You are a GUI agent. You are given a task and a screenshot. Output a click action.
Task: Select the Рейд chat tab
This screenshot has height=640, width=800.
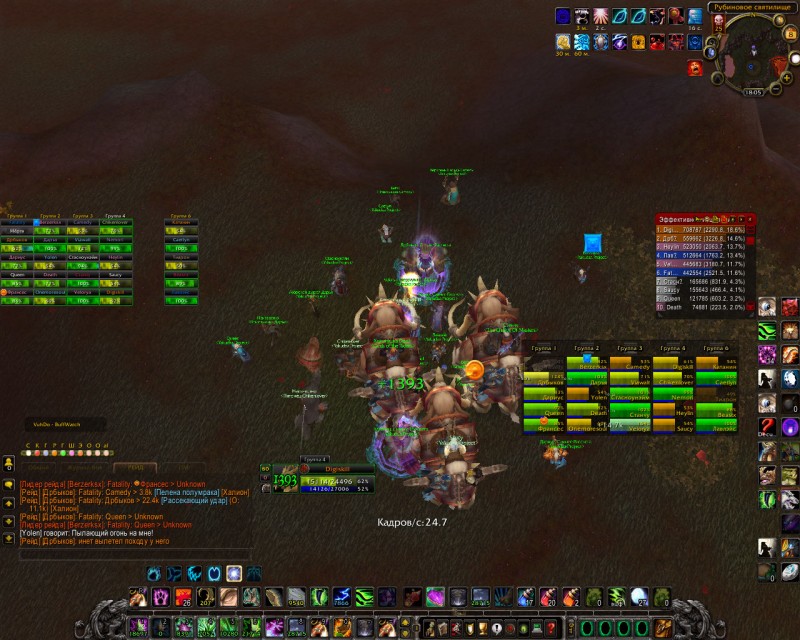[x=133, y=467]
